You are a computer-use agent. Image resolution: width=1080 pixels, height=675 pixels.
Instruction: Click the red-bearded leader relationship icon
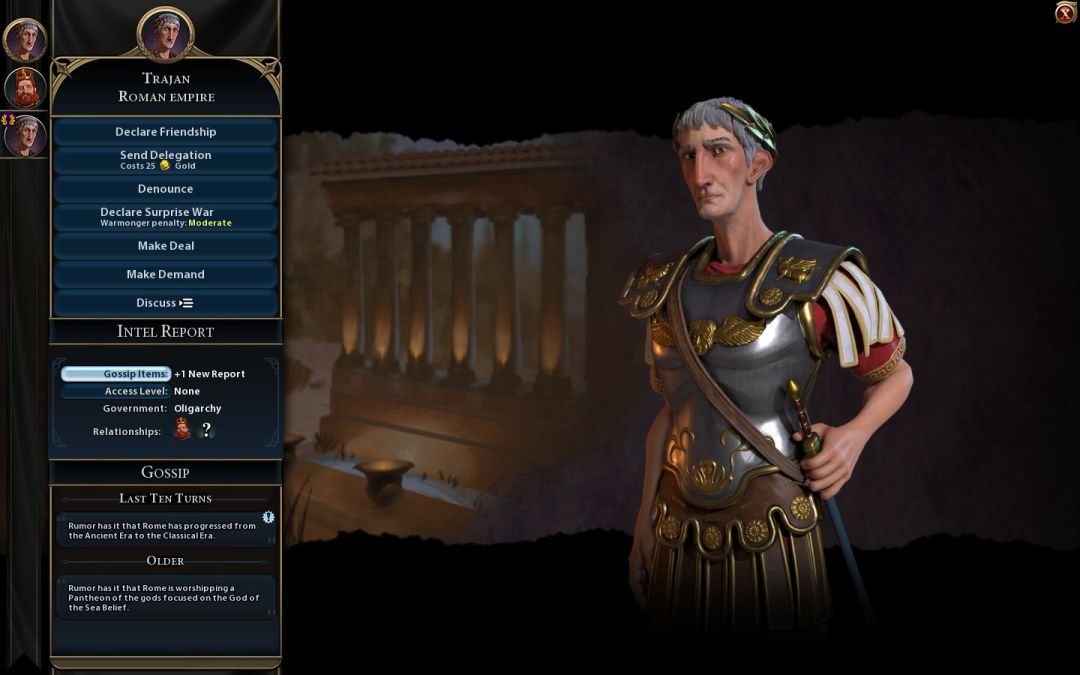tap(183, 430)
